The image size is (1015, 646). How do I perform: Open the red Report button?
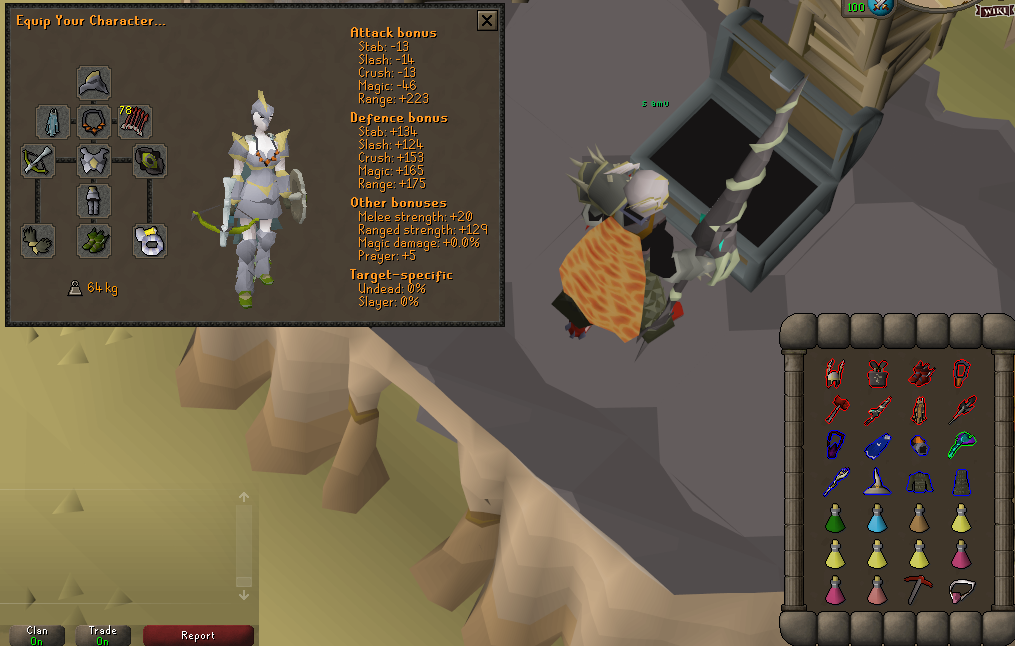(x=198, y=635)
